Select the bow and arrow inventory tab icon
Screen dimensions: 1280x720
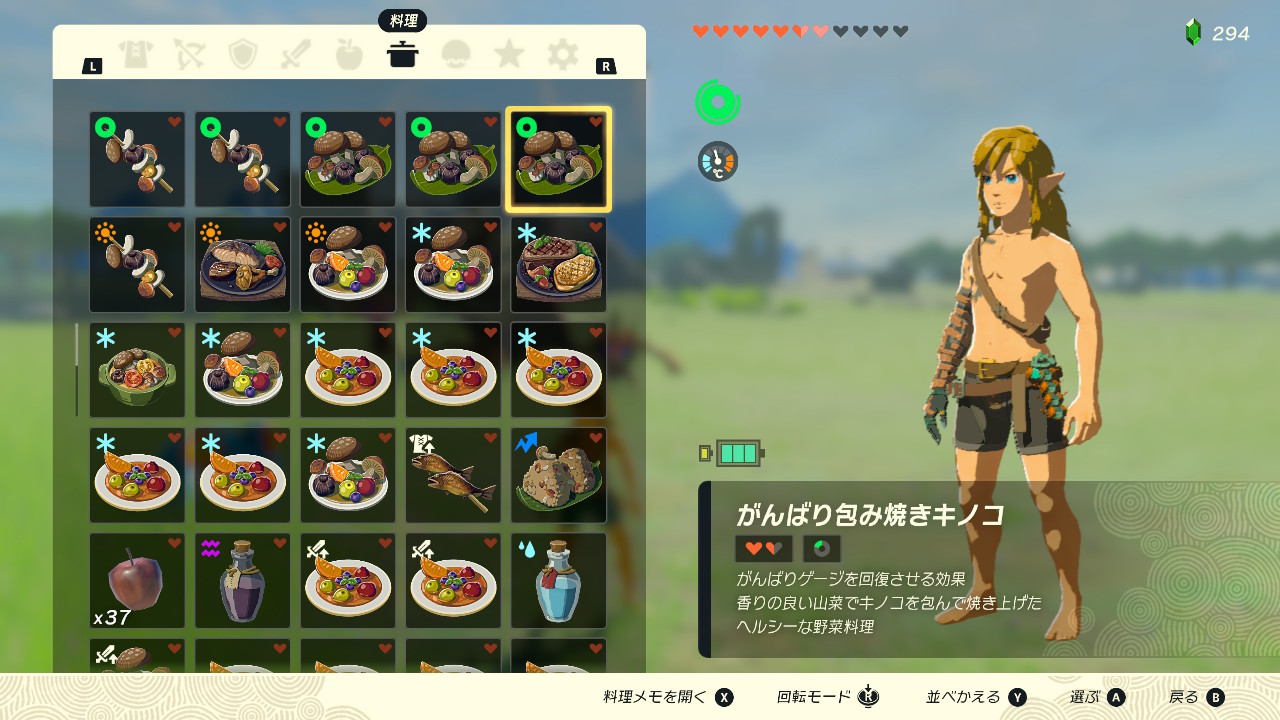[x=190, y=55]
